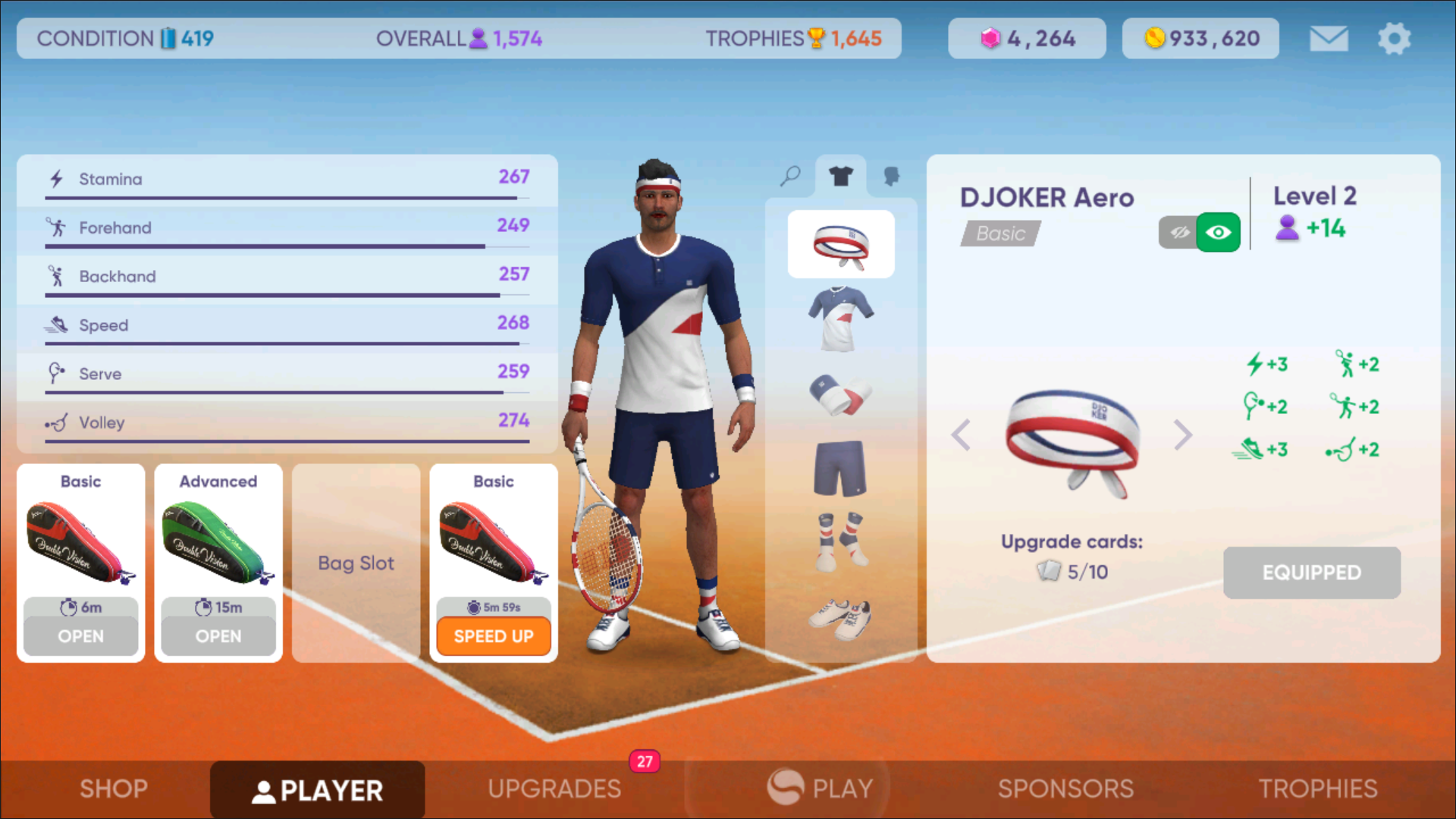Switch to the clothing shirt tab
Screen dimensions: 1456x819
(x=841, y=176)
